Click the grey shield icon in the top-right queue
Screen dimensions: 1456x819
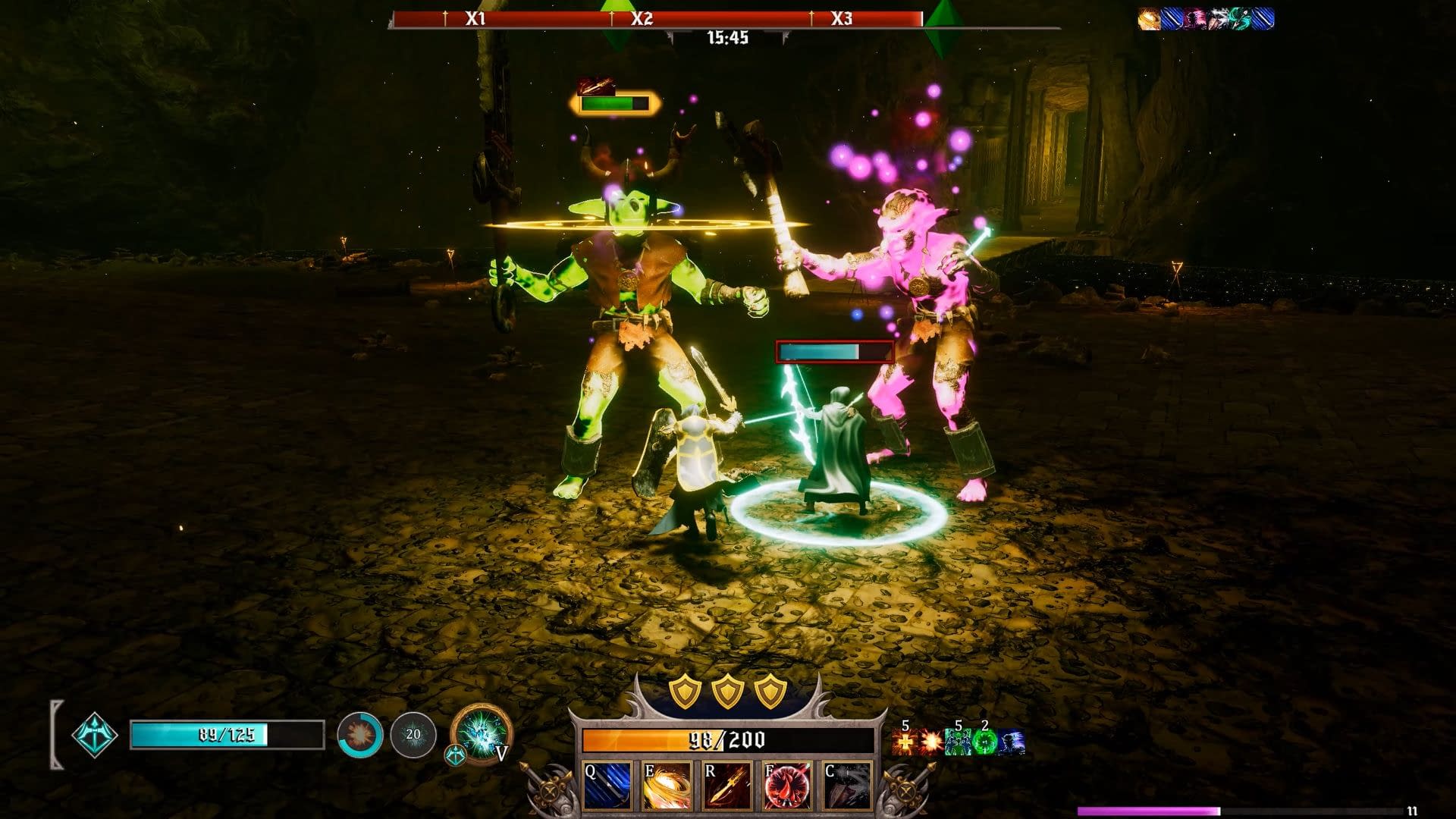pos(1218,19)
